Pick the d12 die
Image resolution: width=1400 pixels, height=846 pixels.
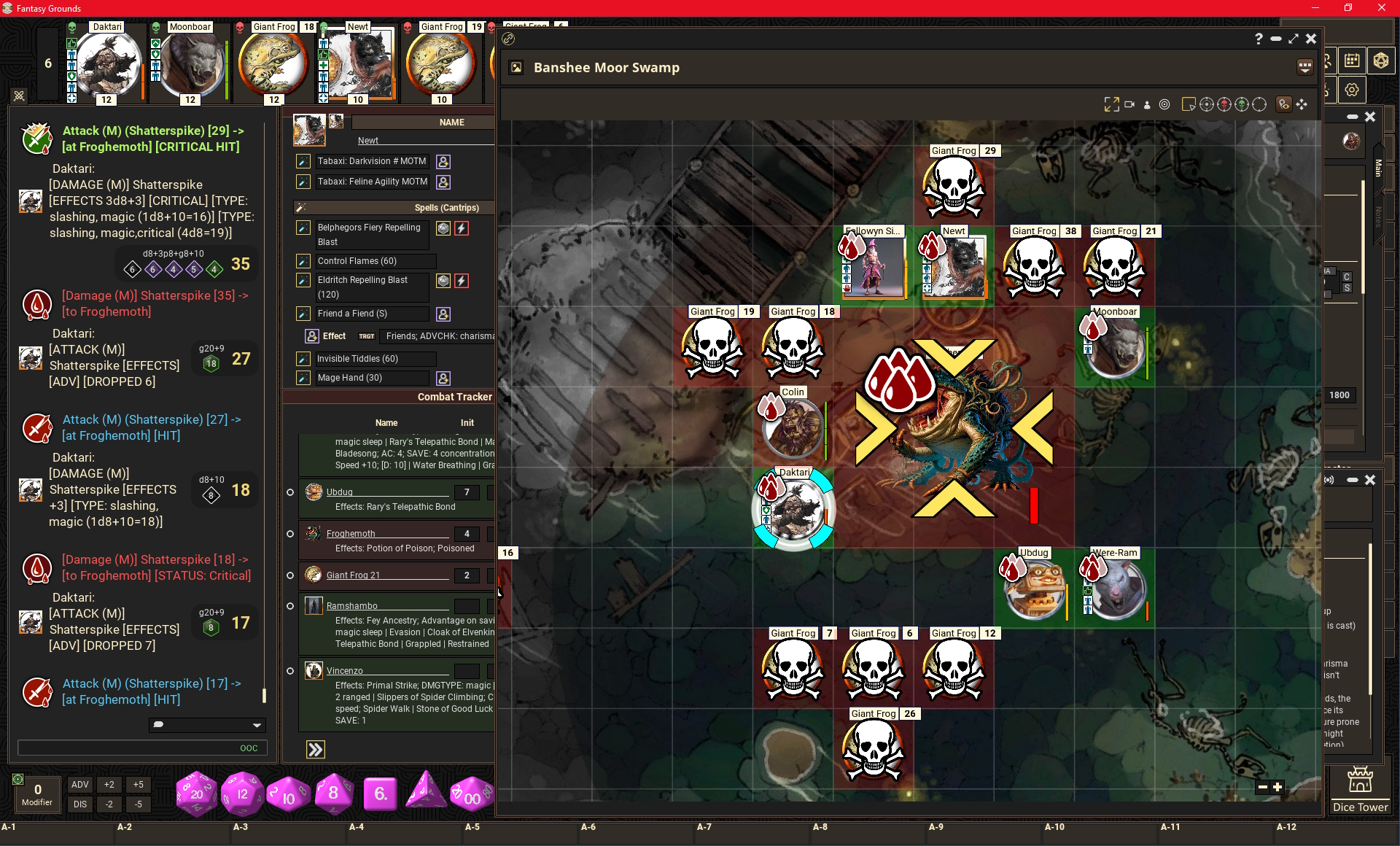click(242, 793)
